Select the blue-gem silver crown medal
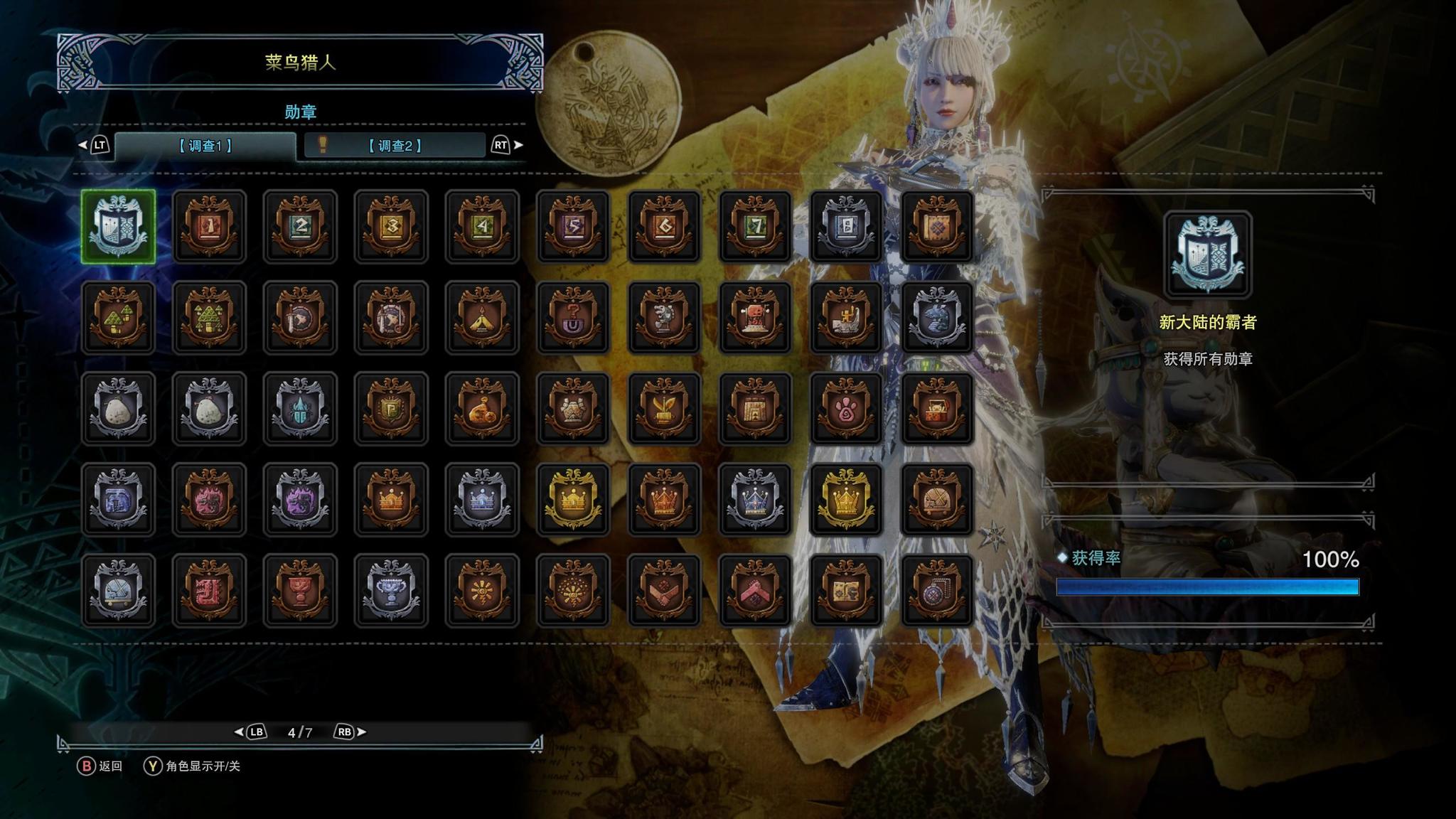The height and width of the screenshot is (819, 1456). tap(755, 500)
